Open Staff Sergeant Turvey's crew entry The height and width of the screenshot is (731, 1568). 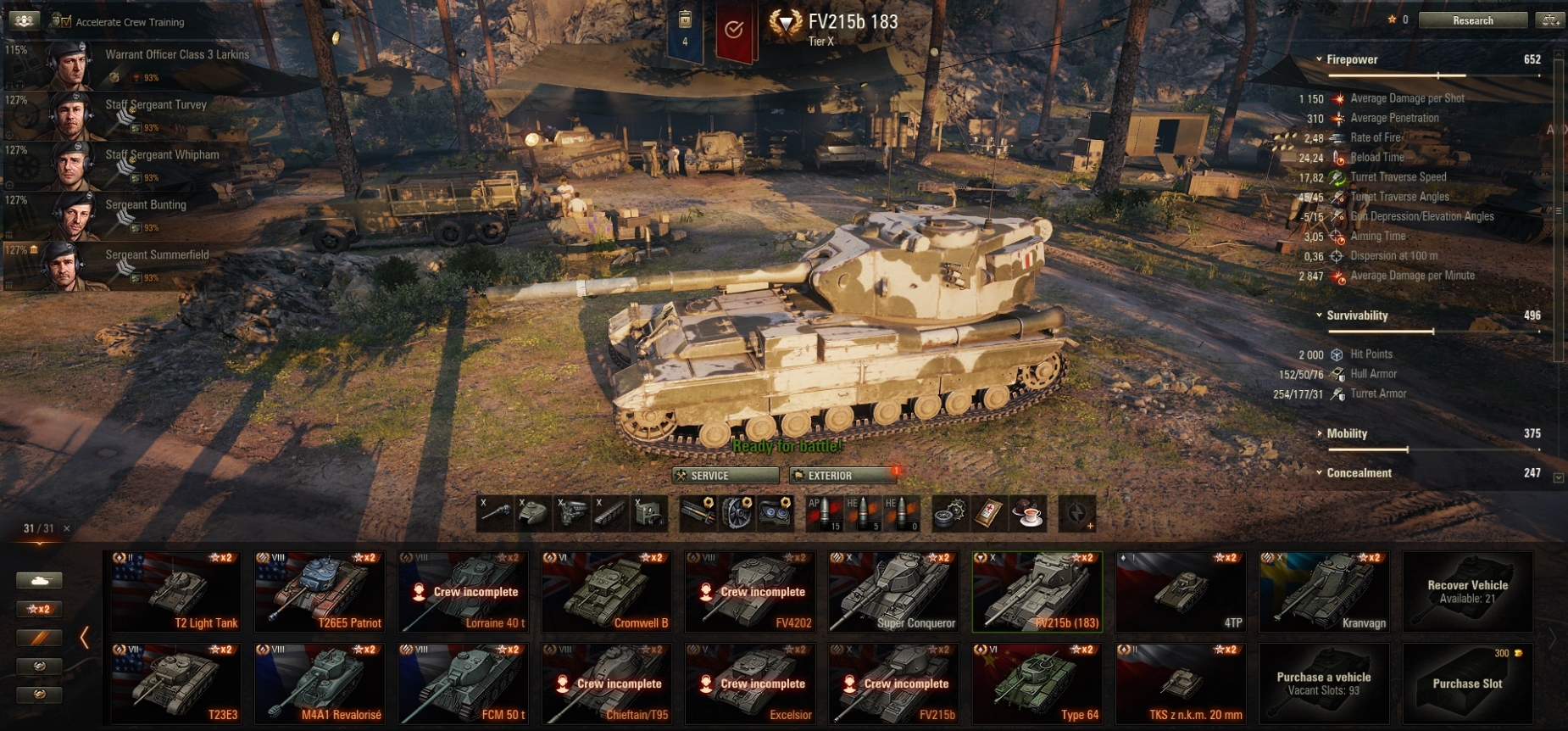coord(153,114)
